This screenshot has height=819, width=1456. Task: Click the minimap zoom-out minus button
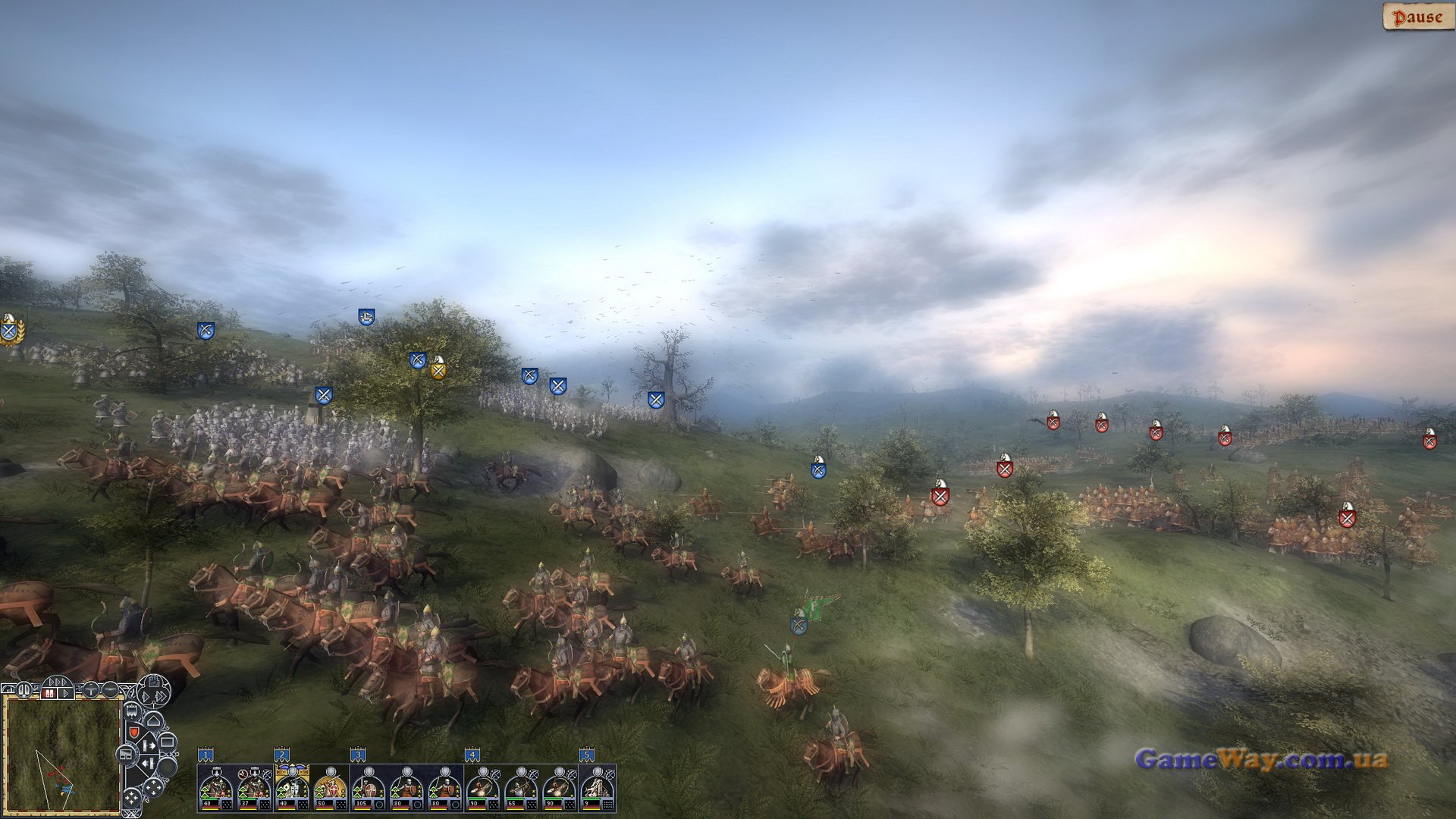pos(111,690)
